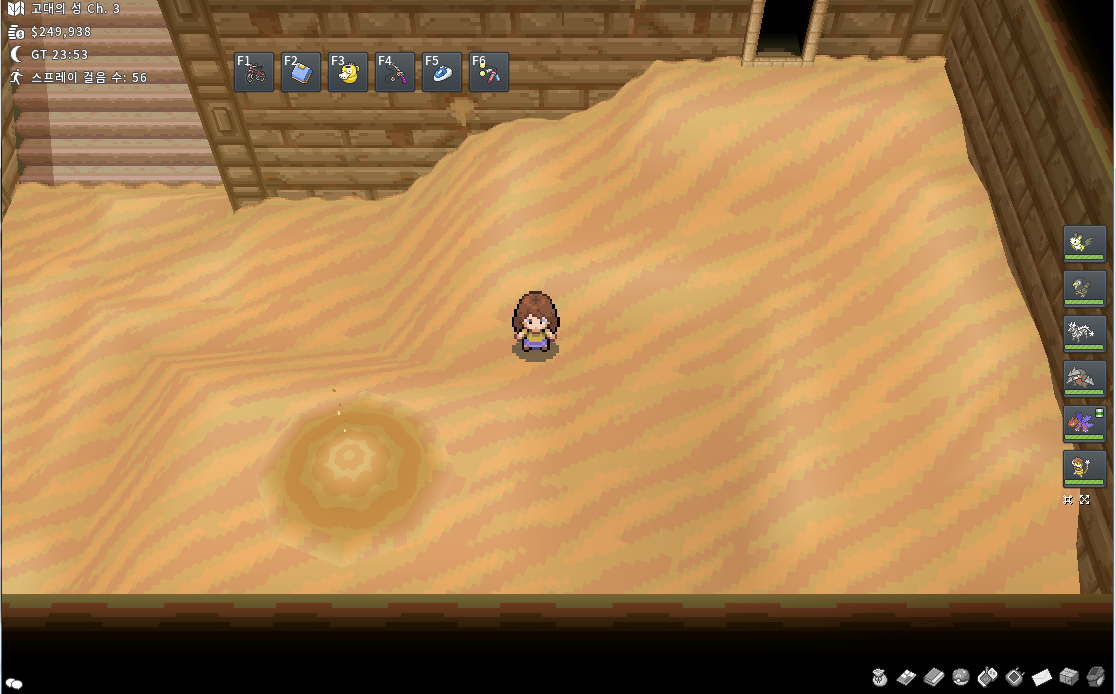Open the Poké Ball menu icon
The height and width of the screenshot is (694, 1116).
coord(961,677)
